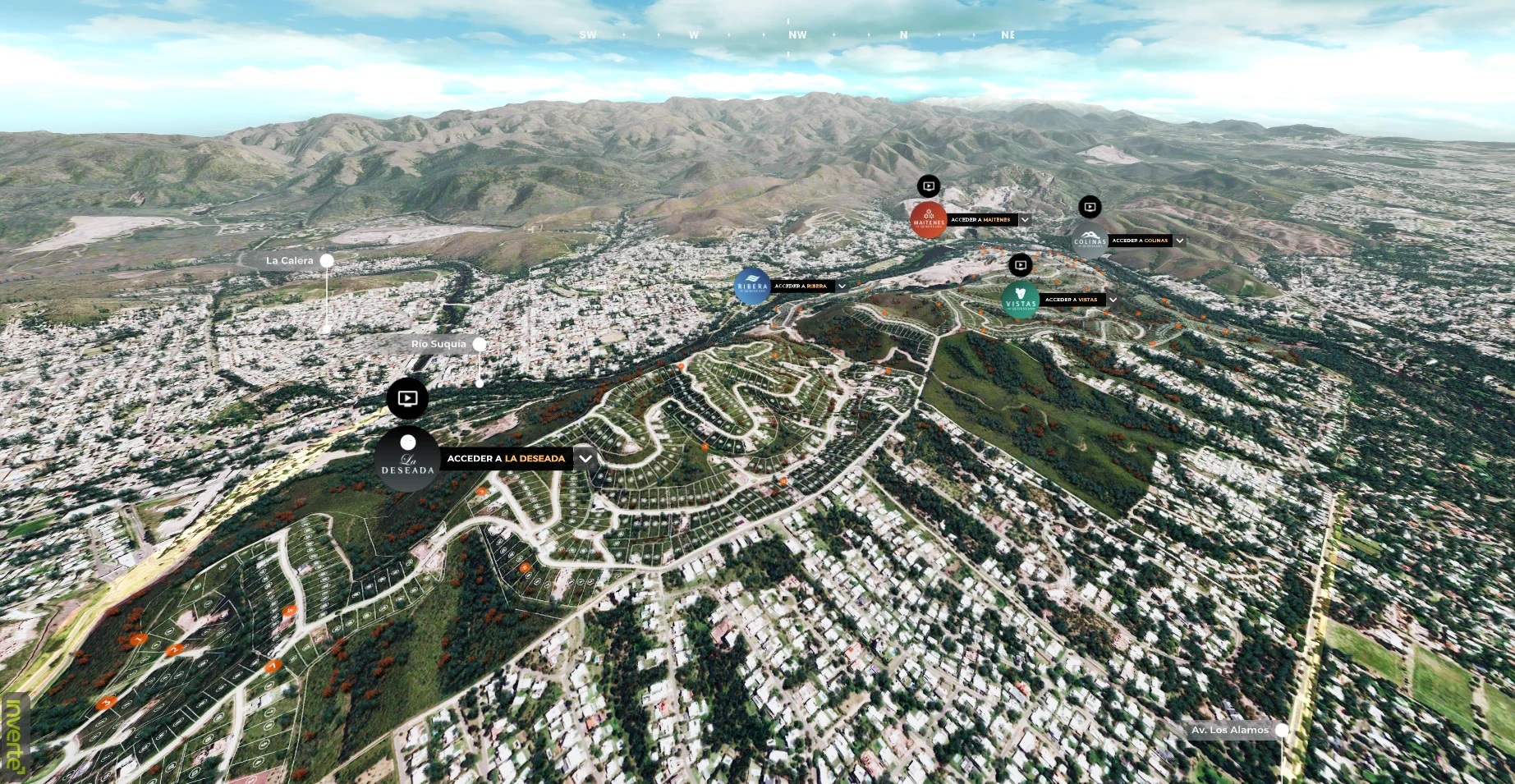This screenshot has height=784, width=1515.
Task: Access the Acceder a Maitenes button
Action: [x=980, y=220]
